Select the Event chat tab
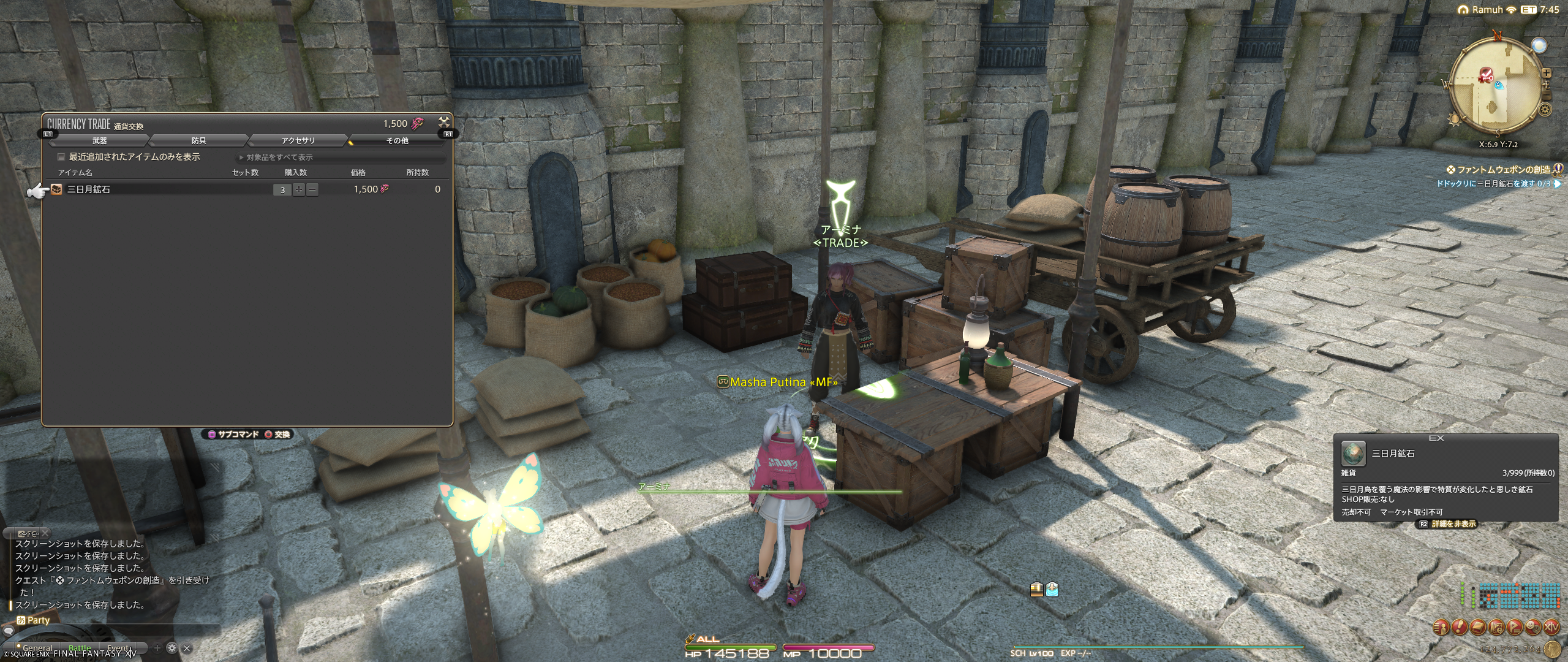 [118, 648]
